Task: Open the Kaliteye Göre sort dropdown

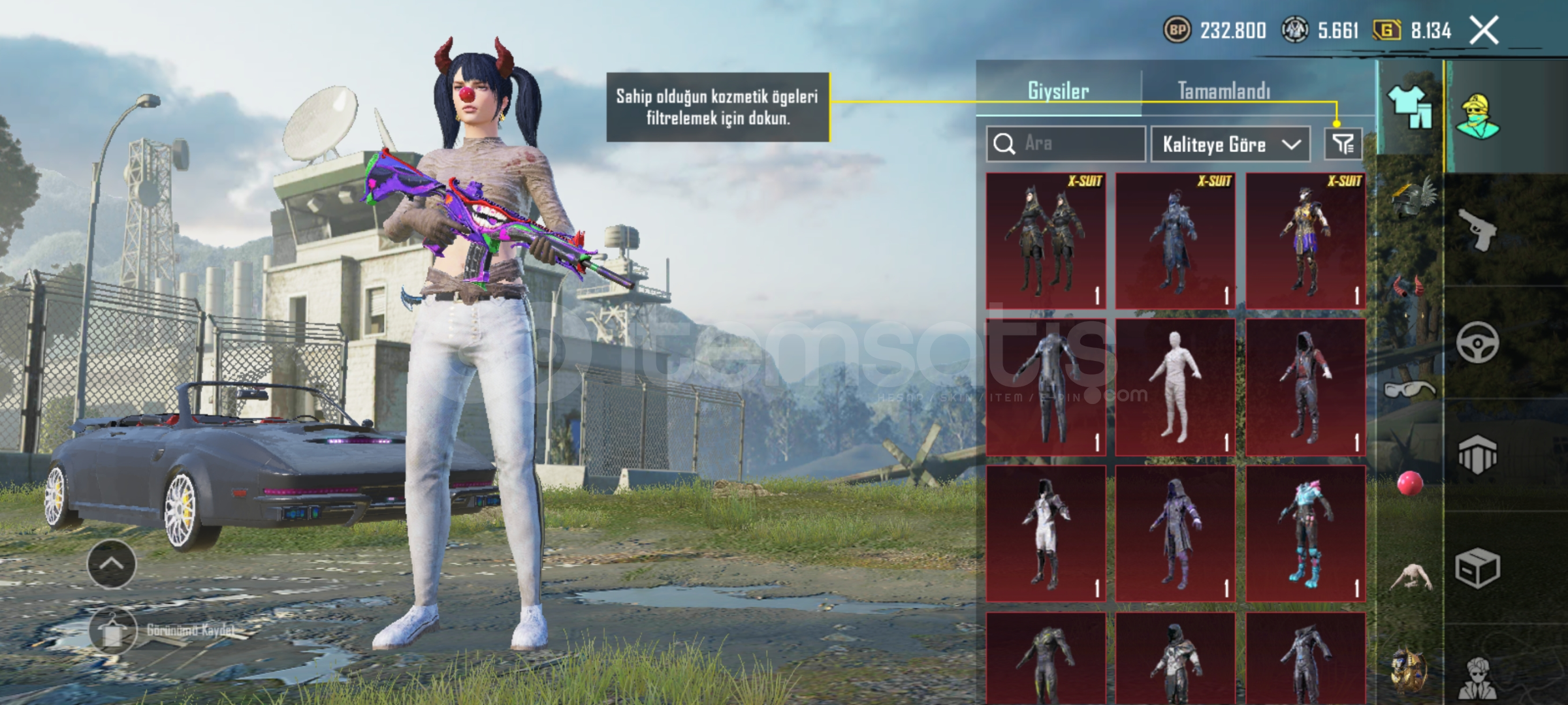Action: (1230, 144)
